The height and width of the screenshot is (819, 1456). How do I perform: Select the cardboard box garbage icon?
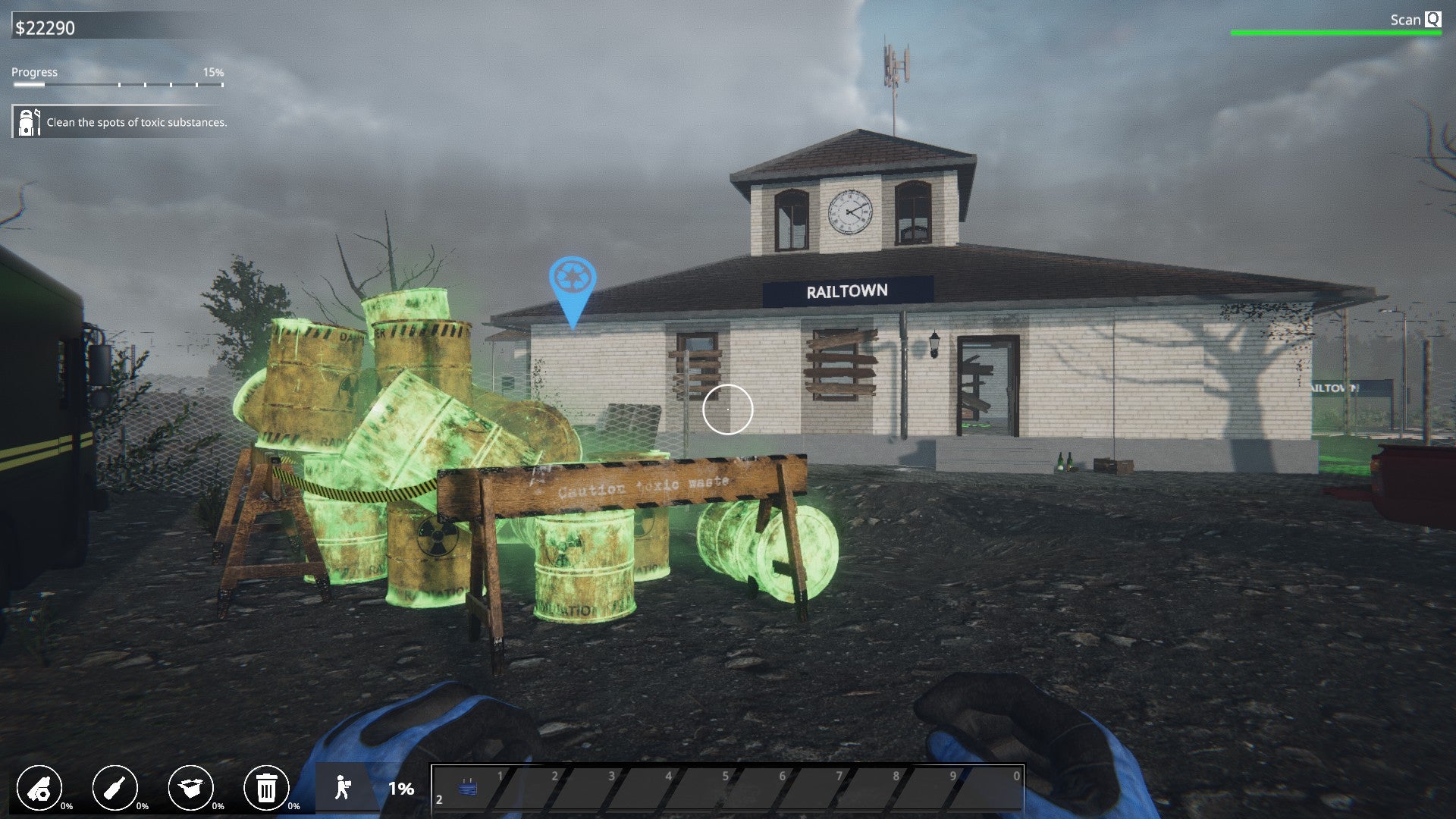[x=193, y=789]
